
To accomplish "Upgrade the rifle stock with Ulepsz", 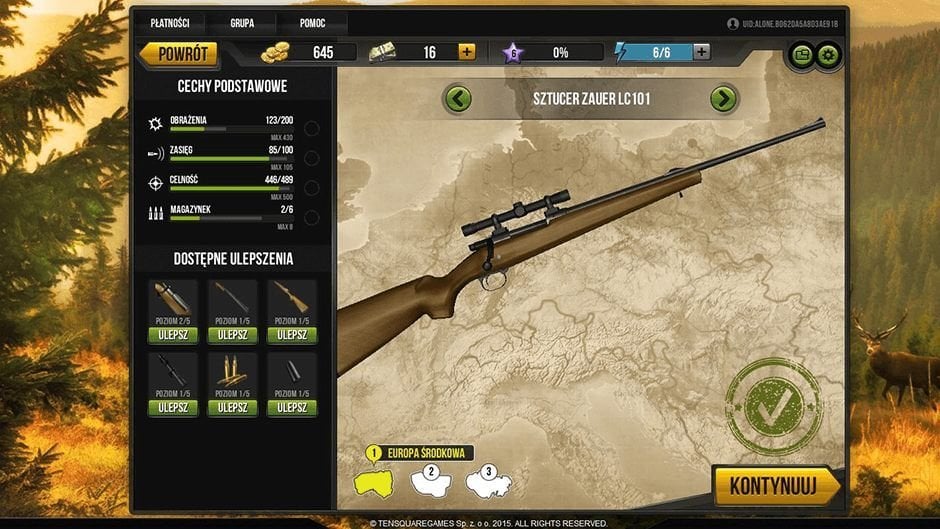I will pos(292,335).
